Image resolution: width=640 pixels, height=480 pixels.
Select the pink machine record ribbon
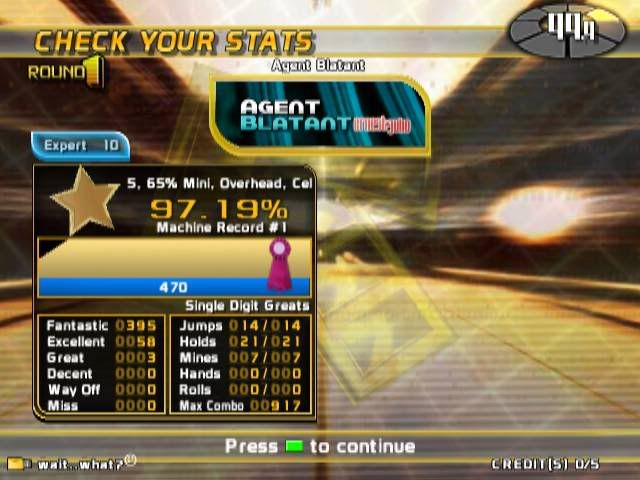point(277,262)
